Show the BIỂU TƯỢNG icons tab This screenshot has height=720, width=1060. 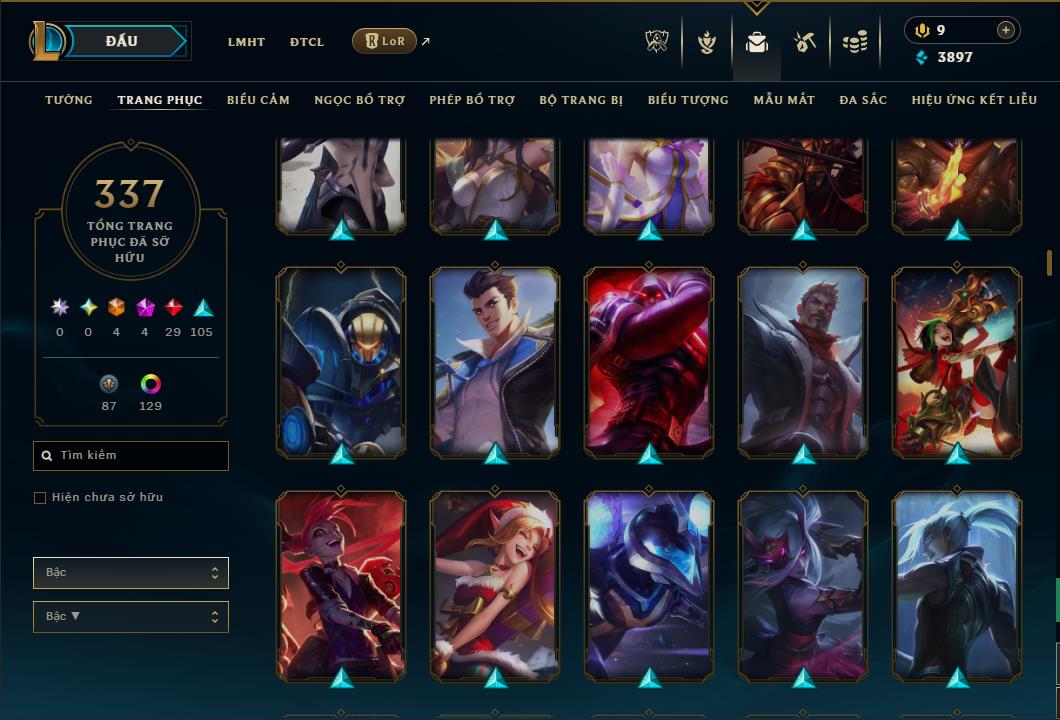click(688, 100)
